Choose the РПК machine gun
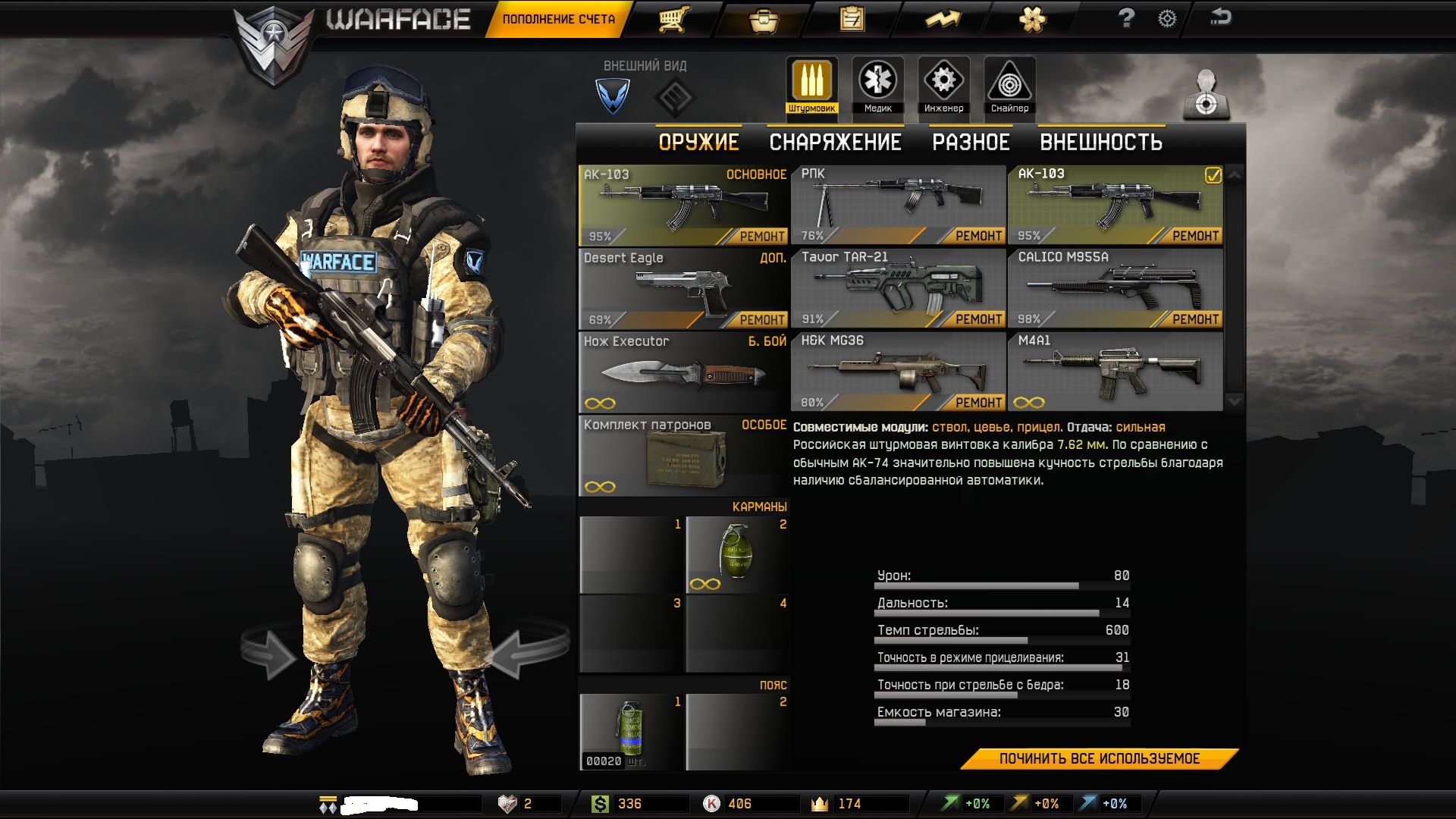Screen dimensions: 1456x819 899,203
